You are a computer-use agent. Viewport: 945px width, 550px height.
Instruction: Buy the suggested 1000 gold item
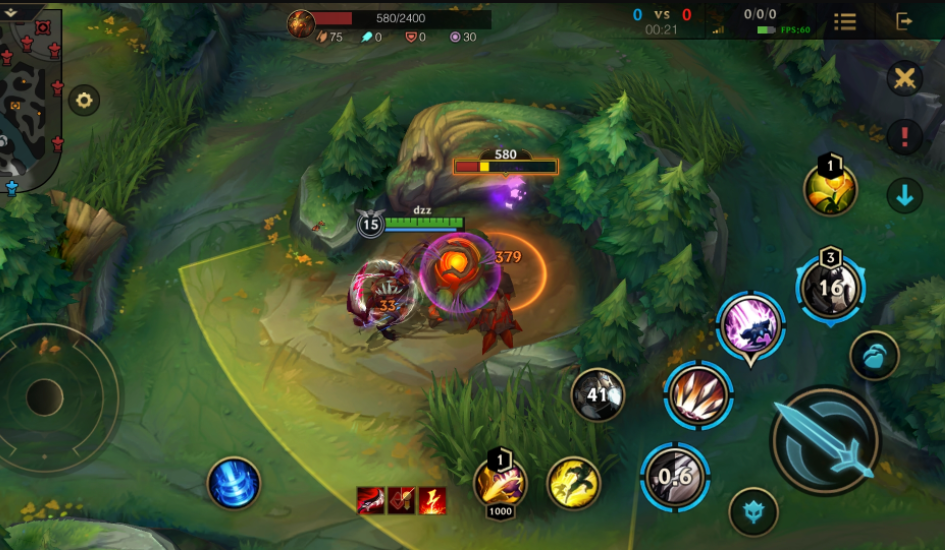pyautogui.click(x=500, y=484)
